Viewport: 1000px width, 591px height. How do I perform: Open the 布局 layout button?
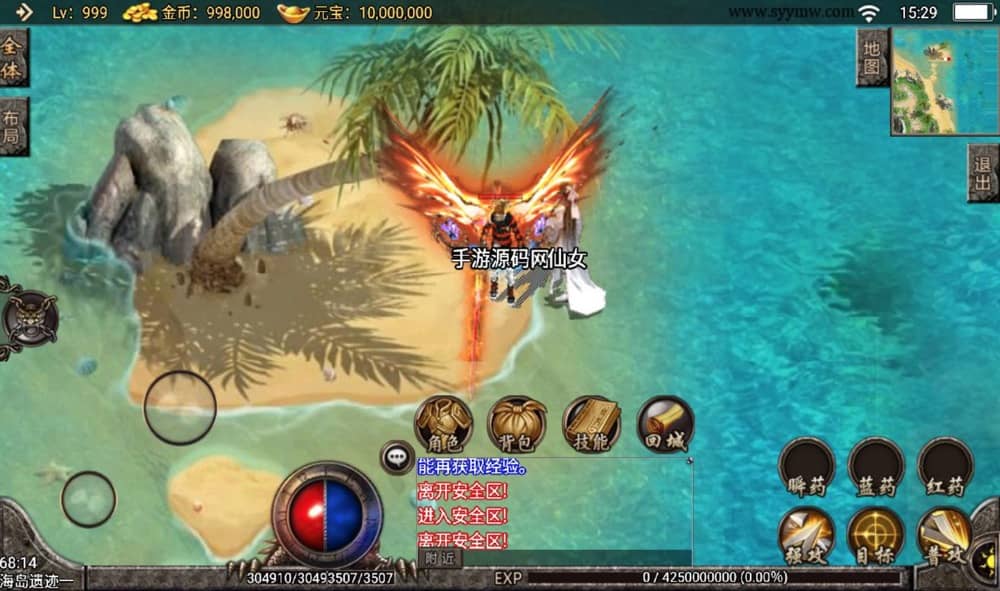pos(13,127)
